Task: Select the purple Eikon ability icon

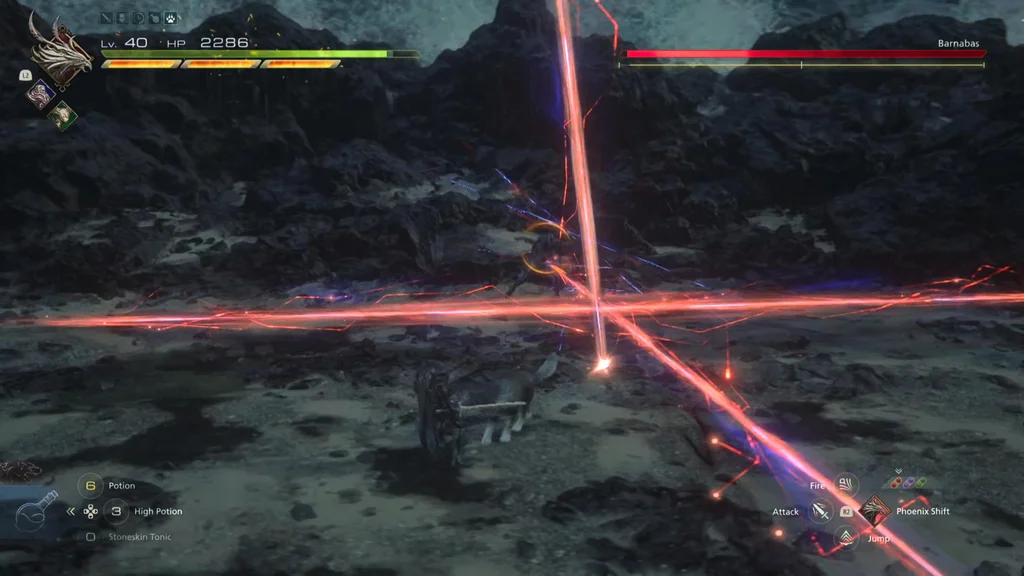Action: (x=41, y=93)
